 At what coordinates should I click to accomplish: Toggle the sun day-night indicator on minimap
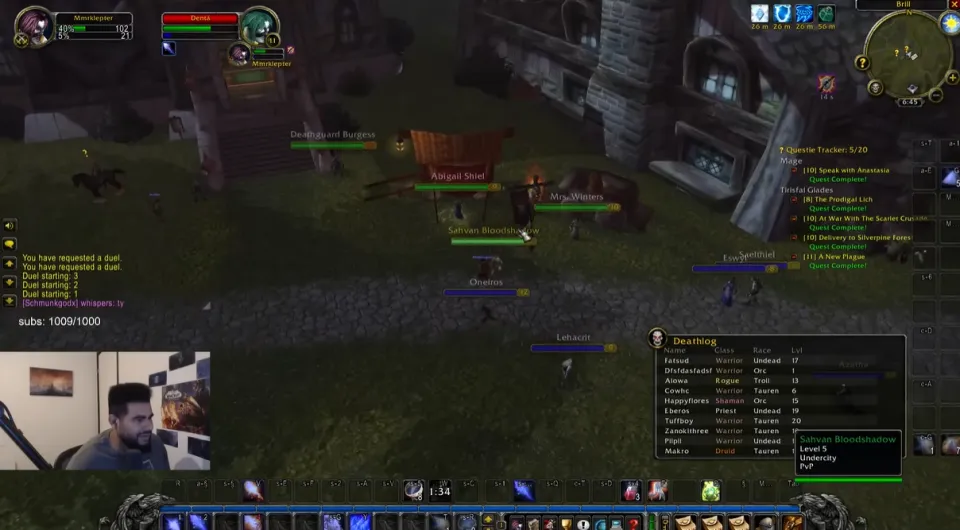point(949,22)
